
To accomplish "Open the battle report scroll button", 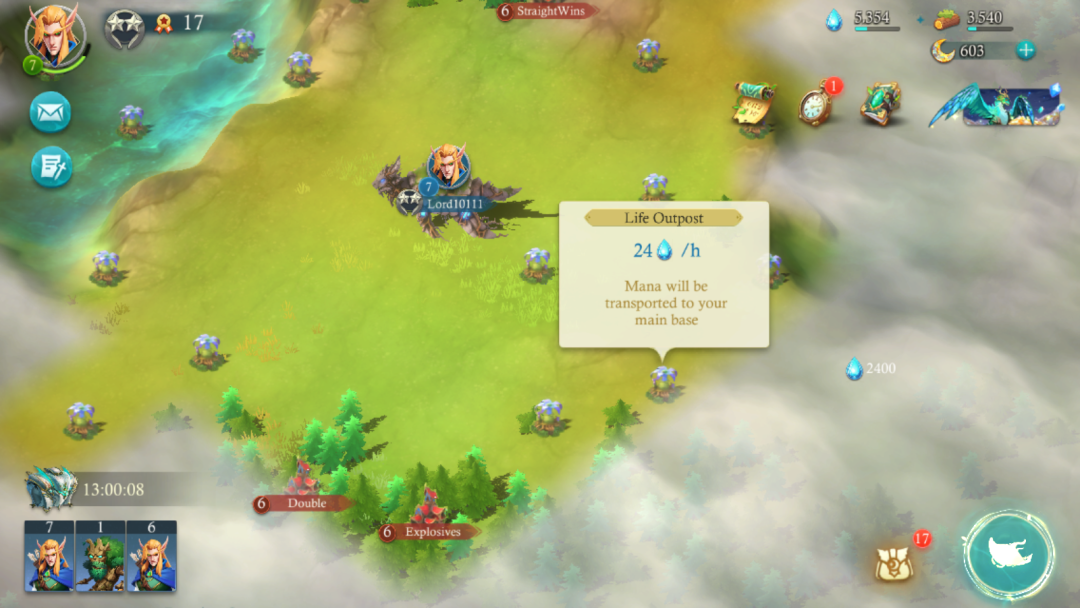I will (x=51, y=167).
